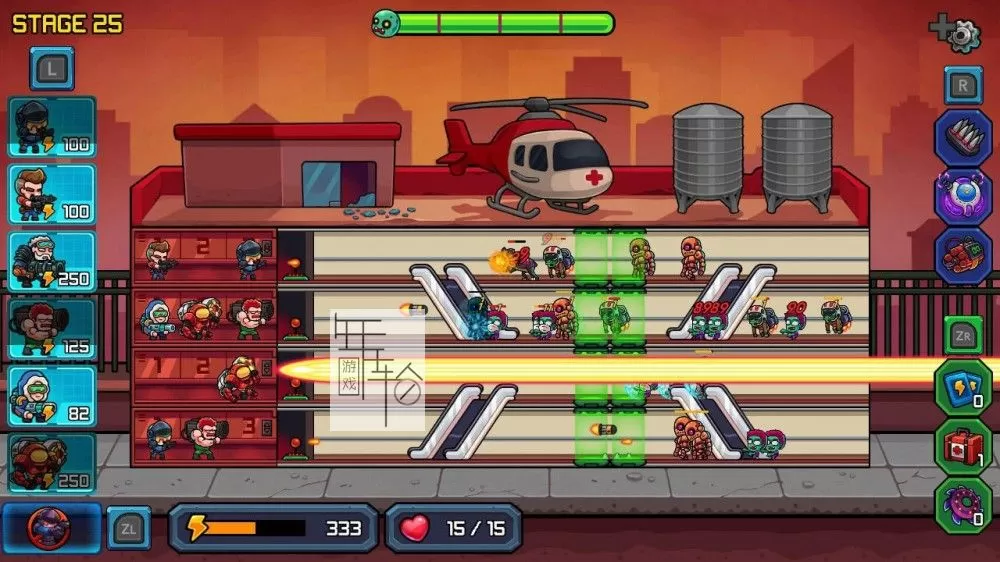Open the settings gear menu
Screen dimensions: 1000x562
point(958,34)
